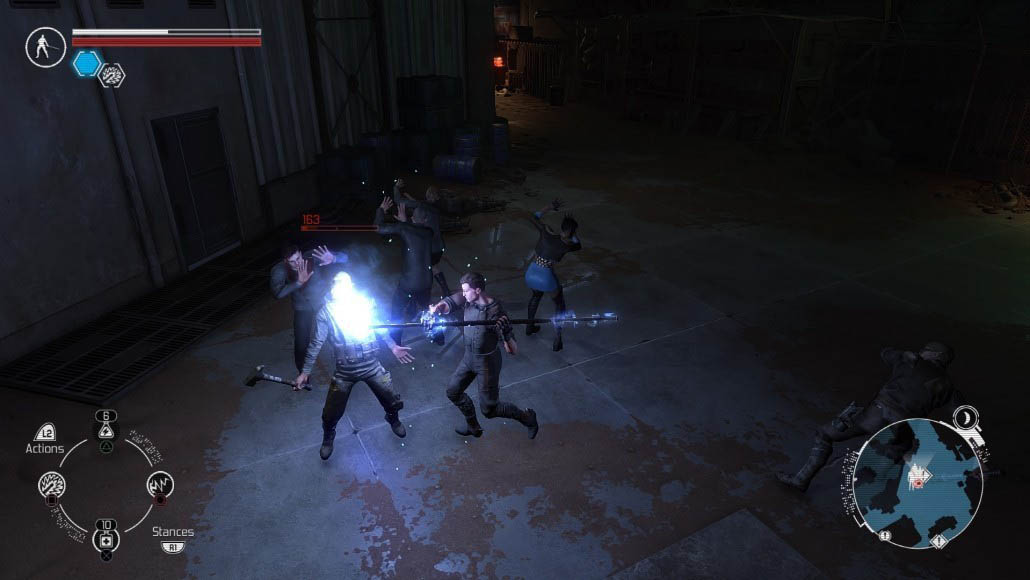Image resolution: width=1030 pixels, height=580 pixels.
Task: Select the character stance portrait icon
Action: [x=46, y=47]
